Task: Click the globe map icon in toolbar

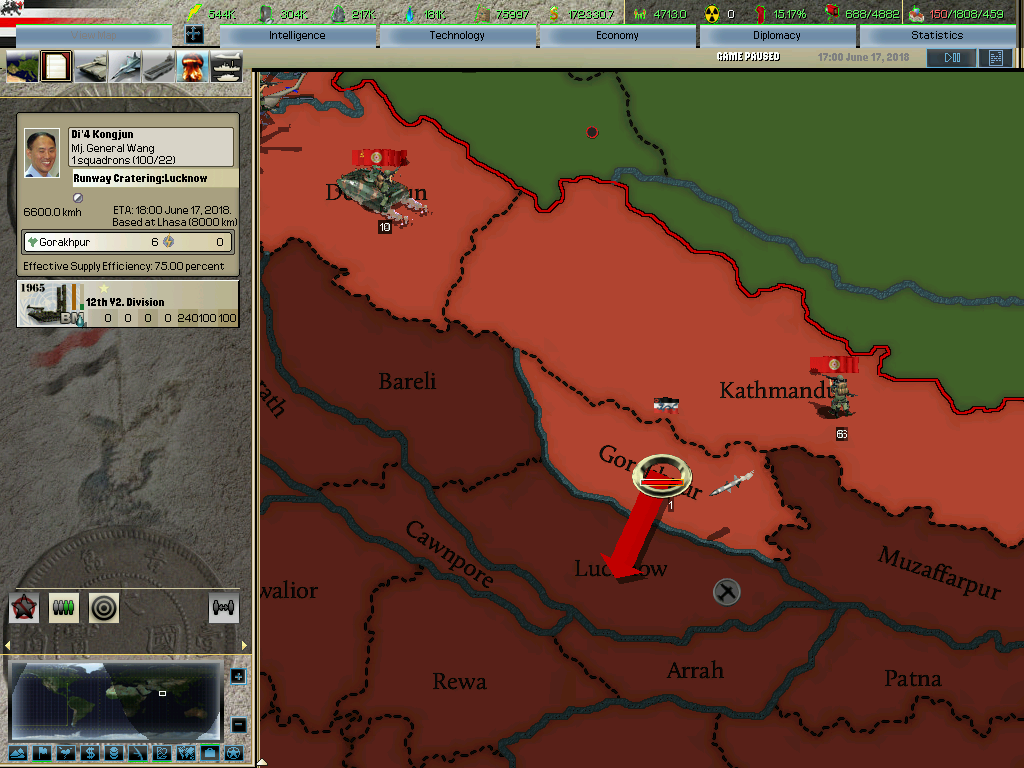Action: [x=22, y=67]
